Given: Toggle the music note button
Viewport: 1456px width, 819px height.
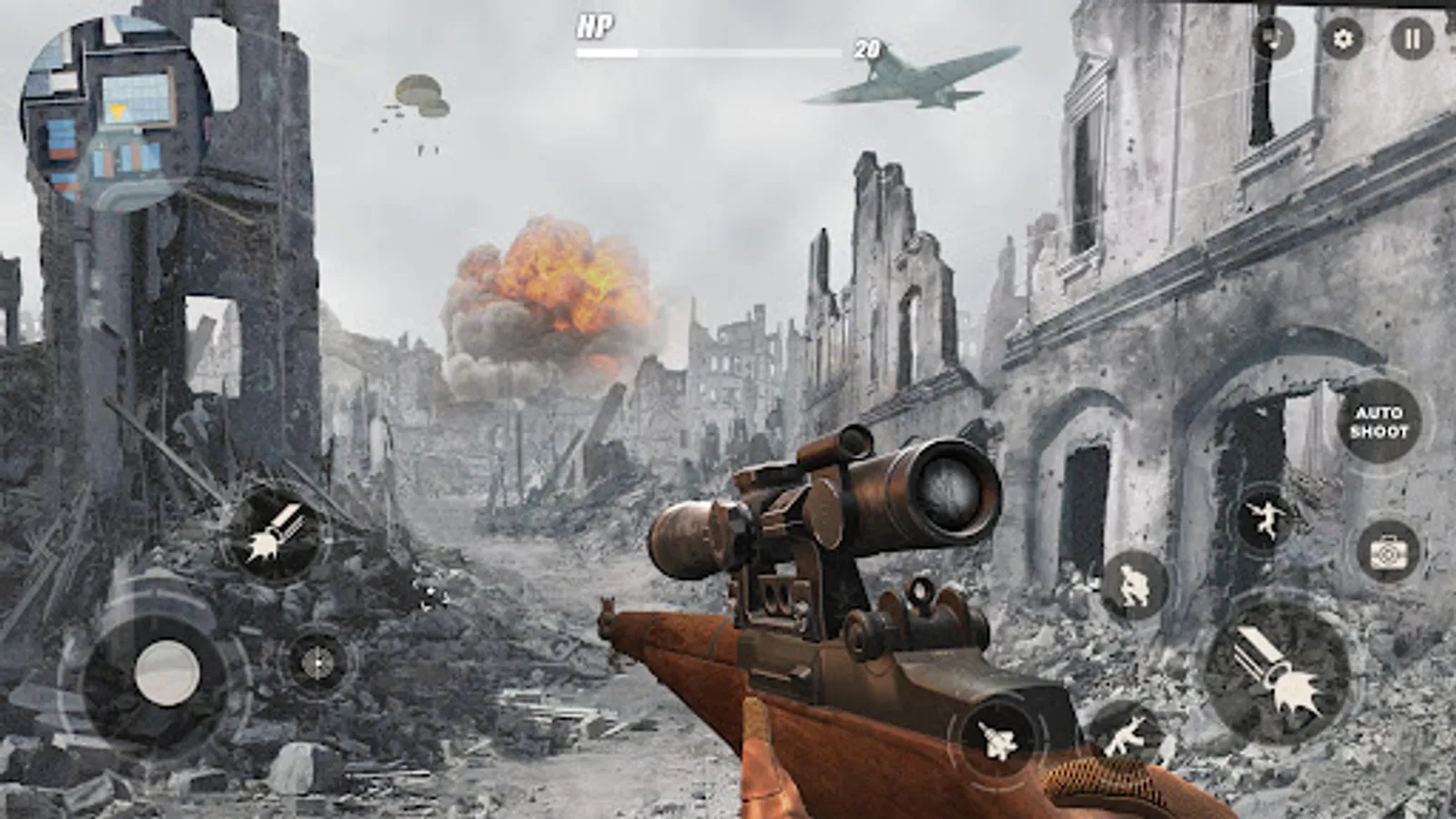Looking at the screenshot, I should tap(1273, 39).
